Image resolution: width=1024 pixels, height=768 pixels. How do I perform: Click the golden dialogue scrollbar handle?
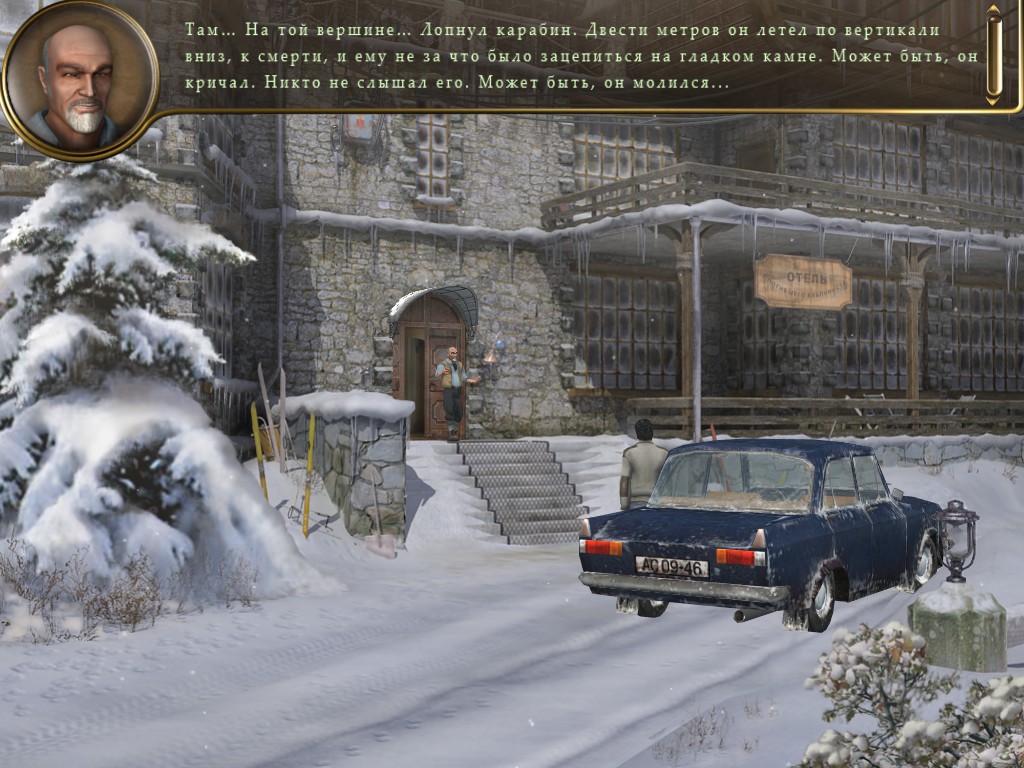993,55
